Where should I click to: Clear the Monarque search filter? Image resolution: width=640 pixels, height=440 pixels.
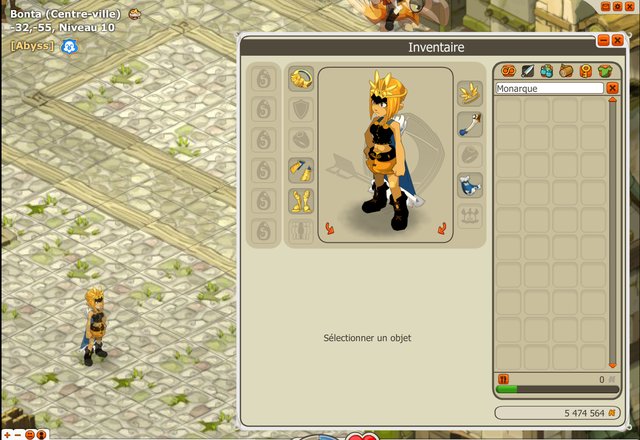coord(613,88)
